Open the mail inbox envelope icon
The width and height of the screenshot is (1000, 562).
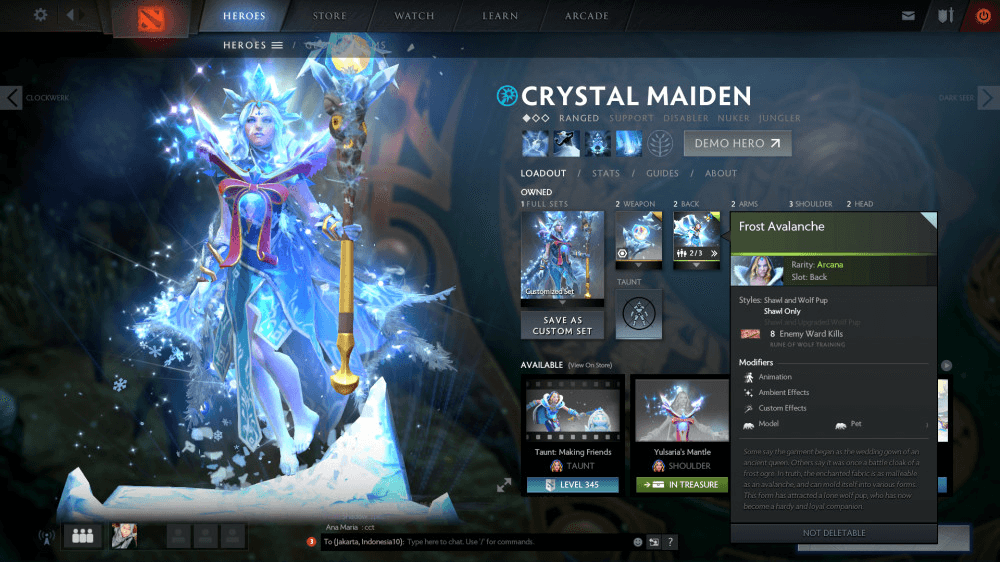point(908,16)
